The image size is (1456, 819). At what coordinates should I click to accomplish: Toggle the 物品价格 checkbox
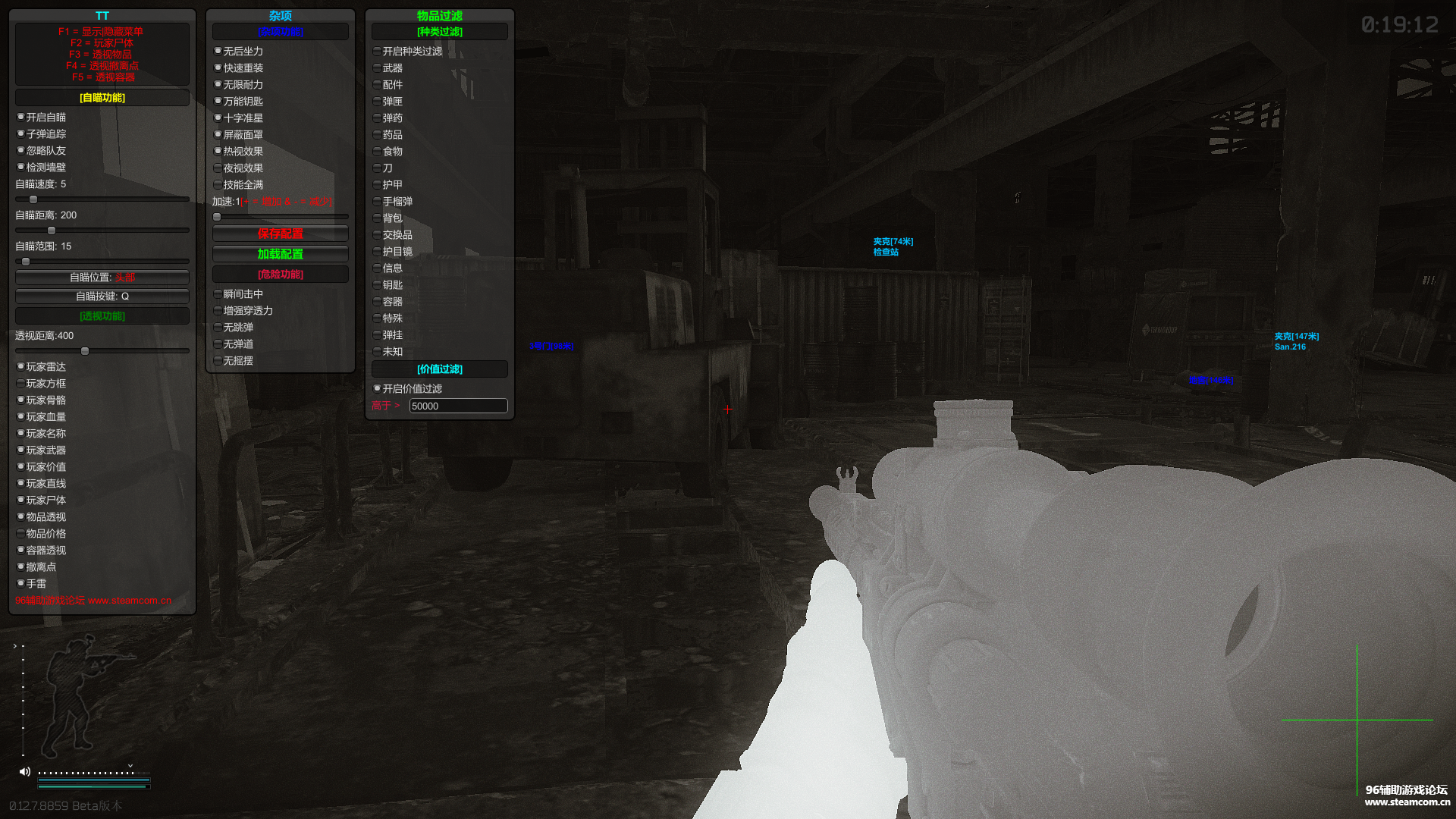click(21, 534)
